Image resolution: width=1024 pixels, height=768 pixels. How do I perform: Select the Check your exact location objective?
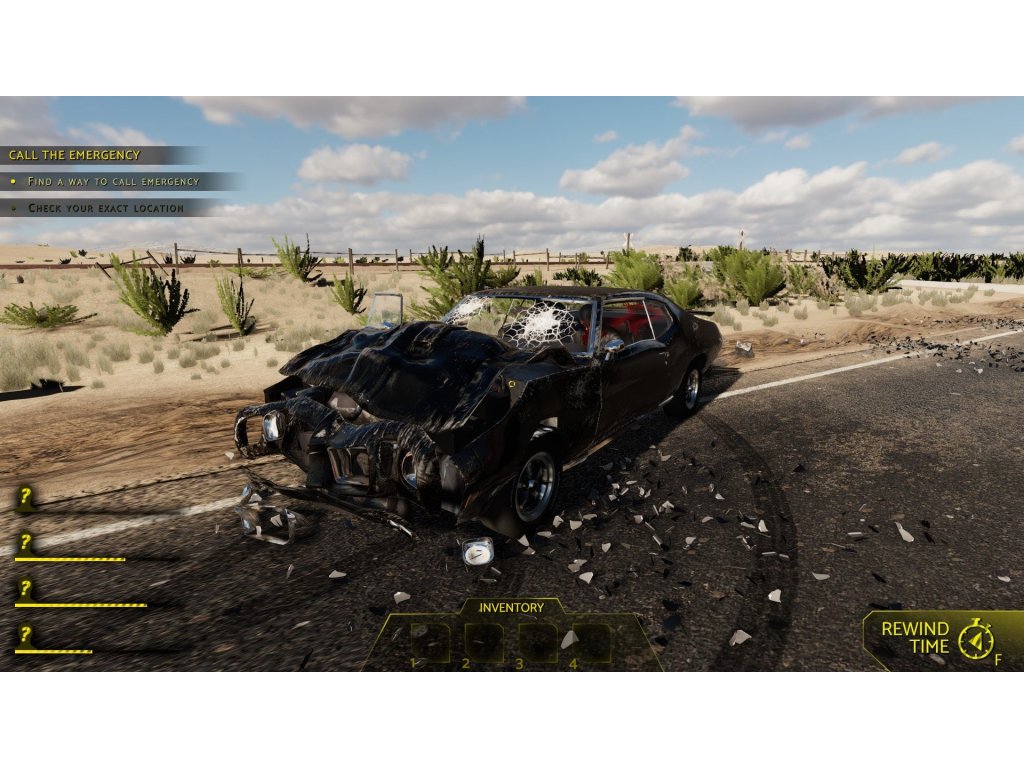point(105,208)
